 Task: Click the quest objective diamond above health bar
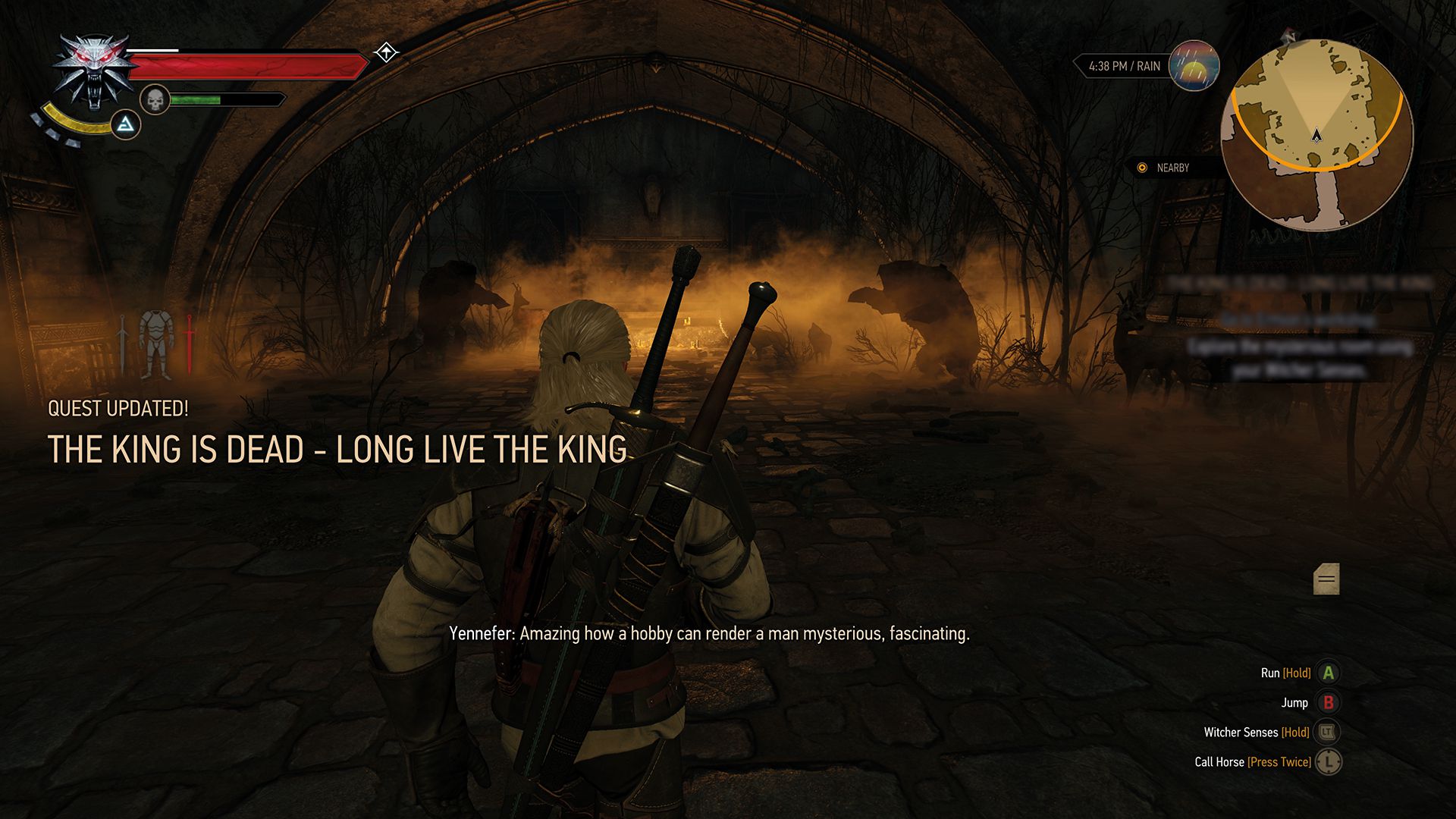point(387,52)
